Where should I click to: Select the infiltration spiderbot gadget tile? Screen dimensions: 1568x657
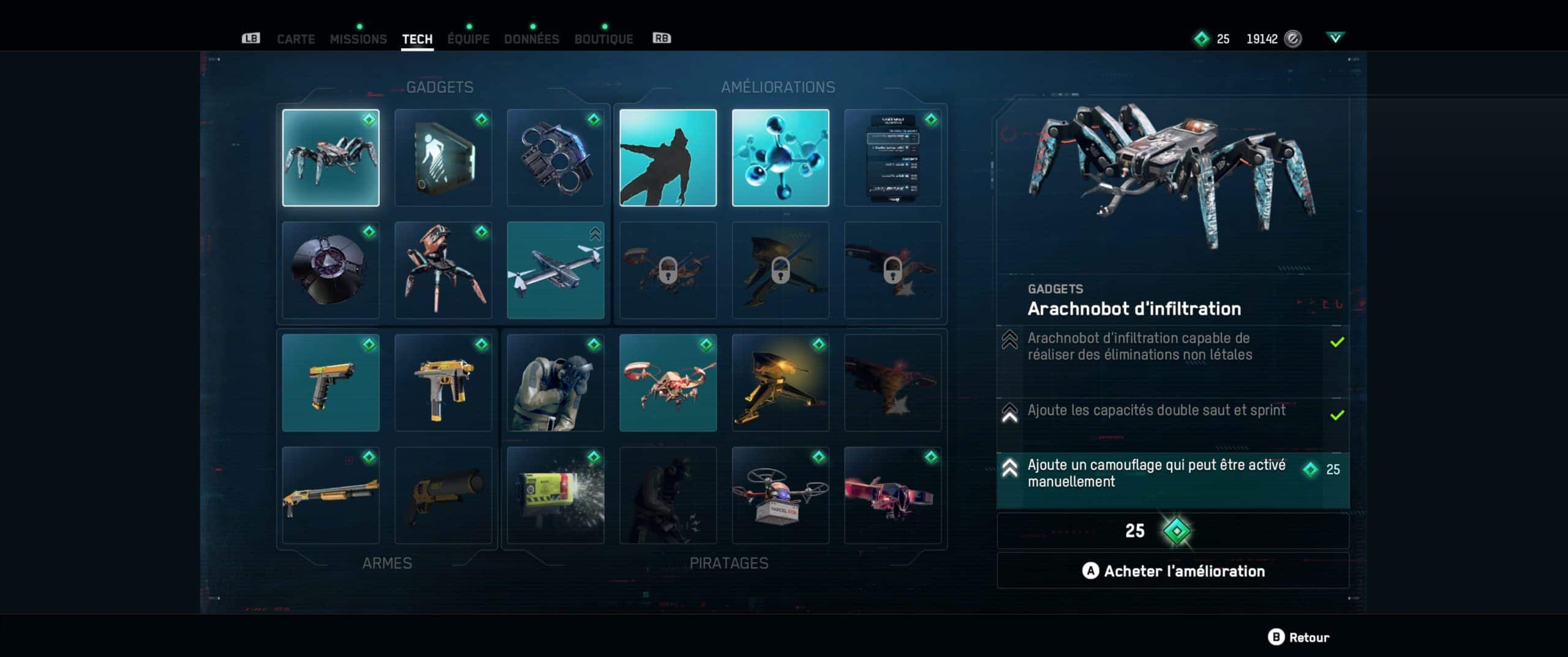pos(331,158)
